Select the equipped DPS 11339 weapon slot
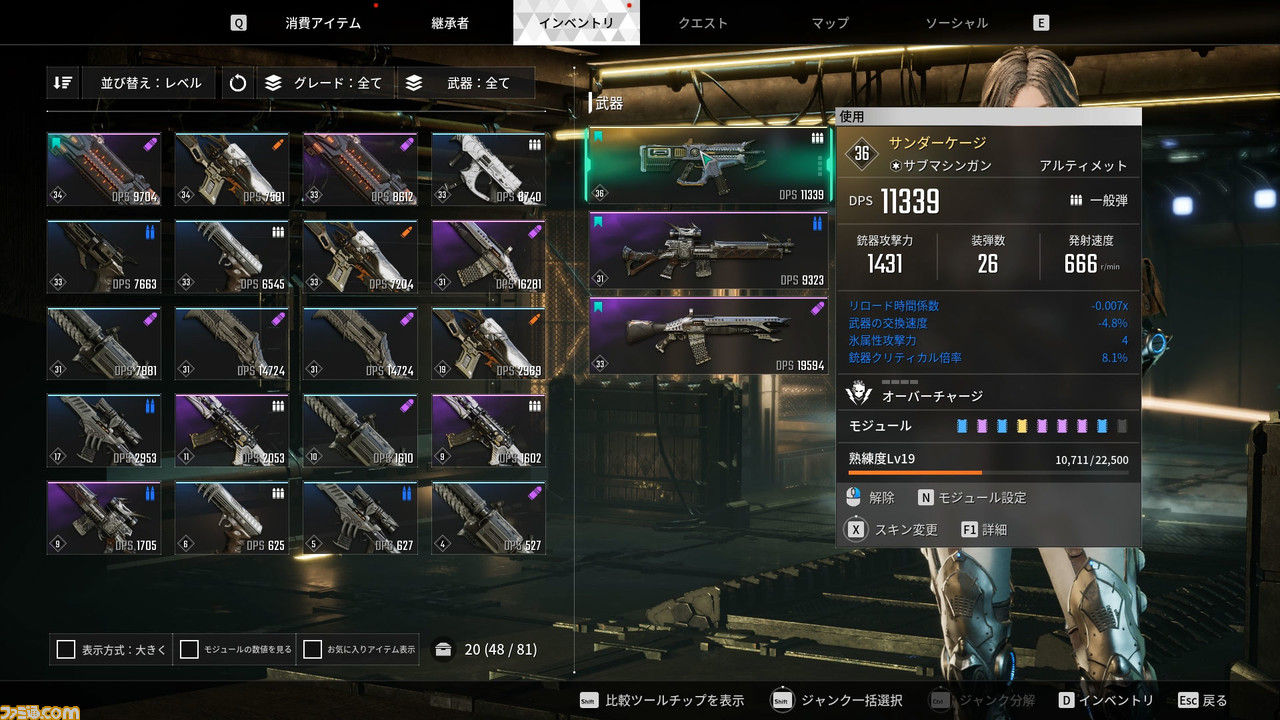This screenshot has height=720, width=1280. click(708, 166)
